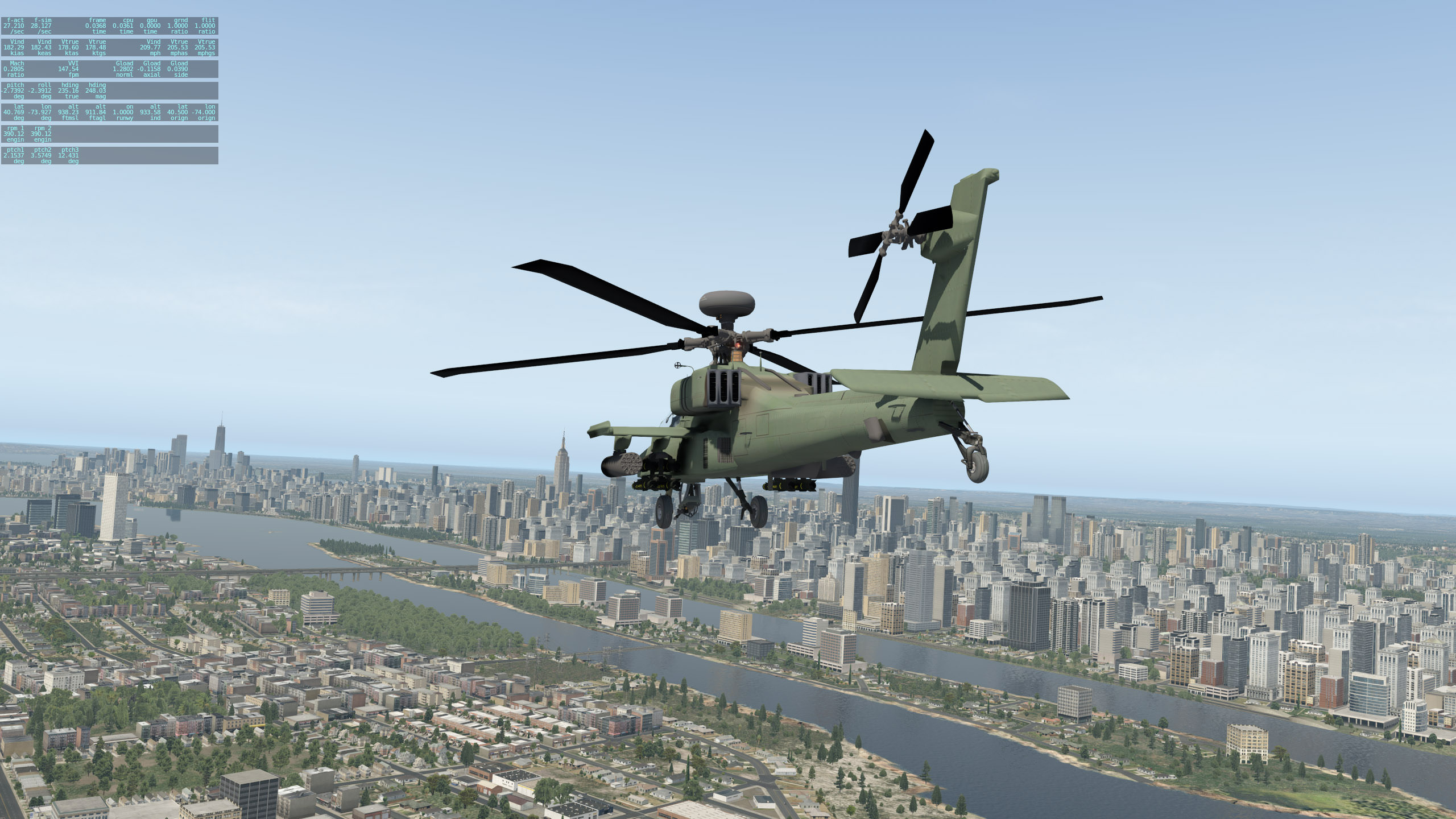Select the Vtrue ktas readout

click(x=69, y=47)
